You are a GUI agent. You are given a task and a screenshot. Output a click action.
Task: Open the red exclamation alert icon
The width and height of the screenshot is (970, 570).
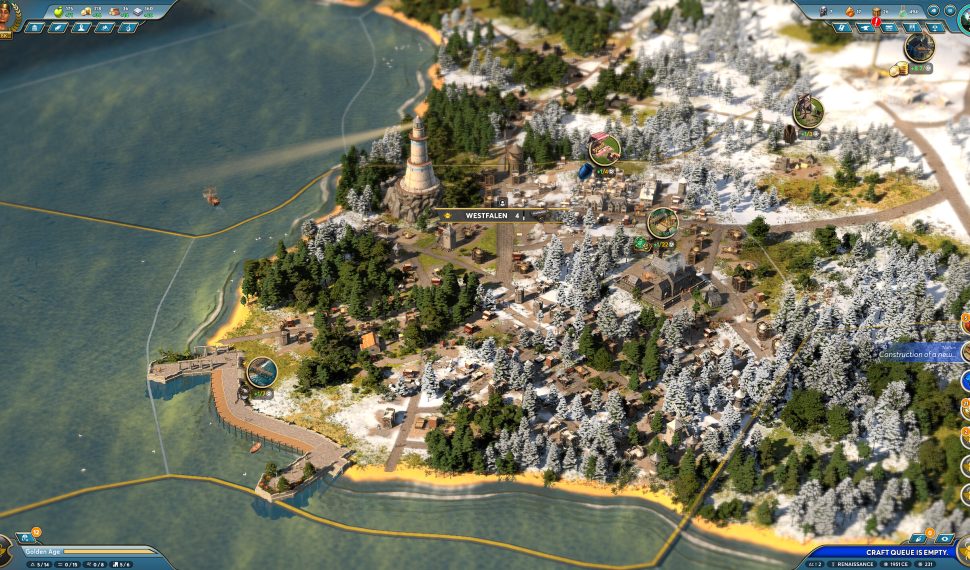[877, 21]
